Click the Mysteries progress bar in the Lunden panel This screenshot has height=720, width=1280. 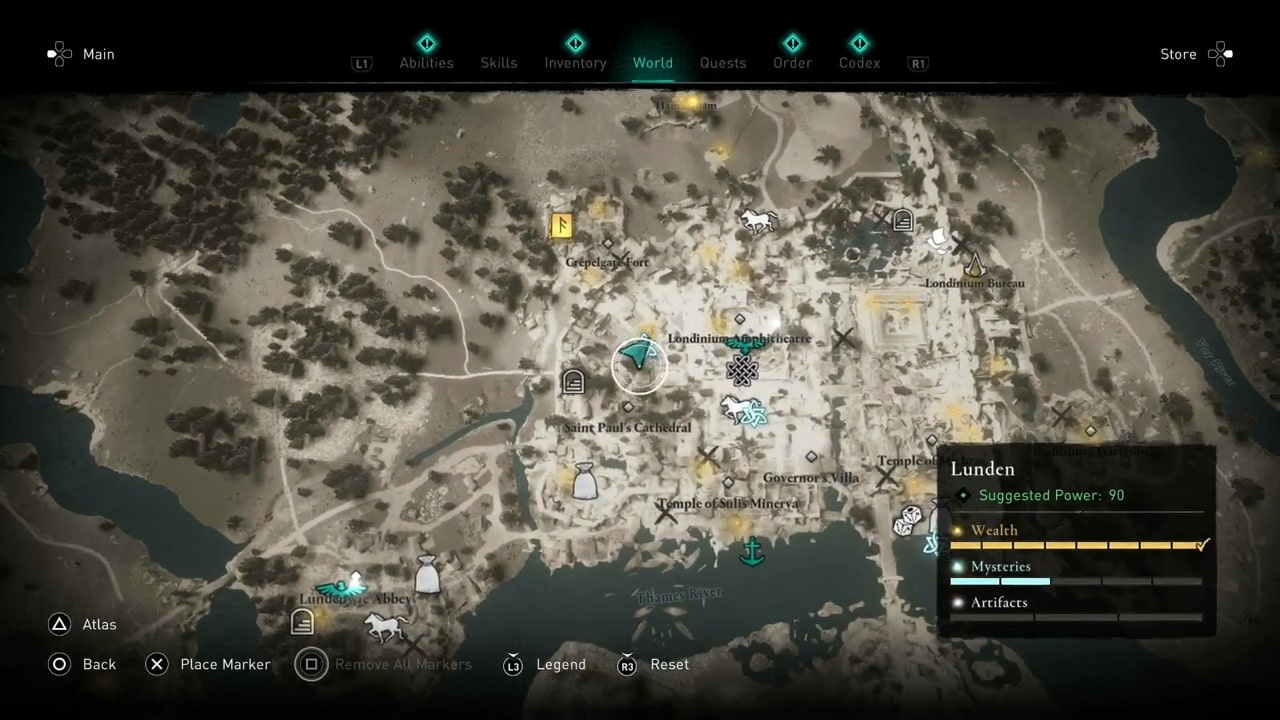click(x=1075, y=581)
